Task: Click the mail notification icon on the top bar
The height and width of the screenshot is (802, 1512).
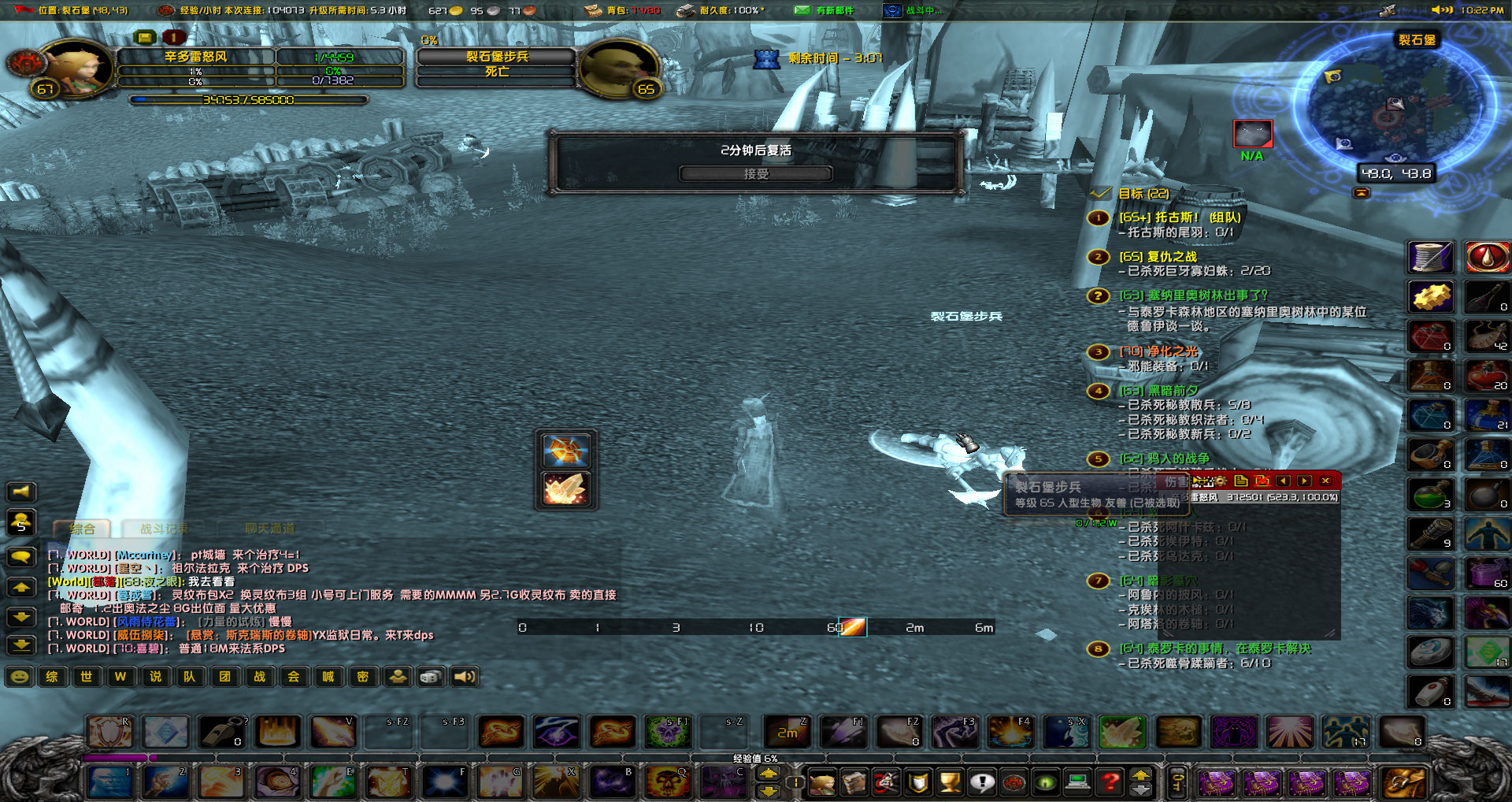Action: (x=802, y=10)
